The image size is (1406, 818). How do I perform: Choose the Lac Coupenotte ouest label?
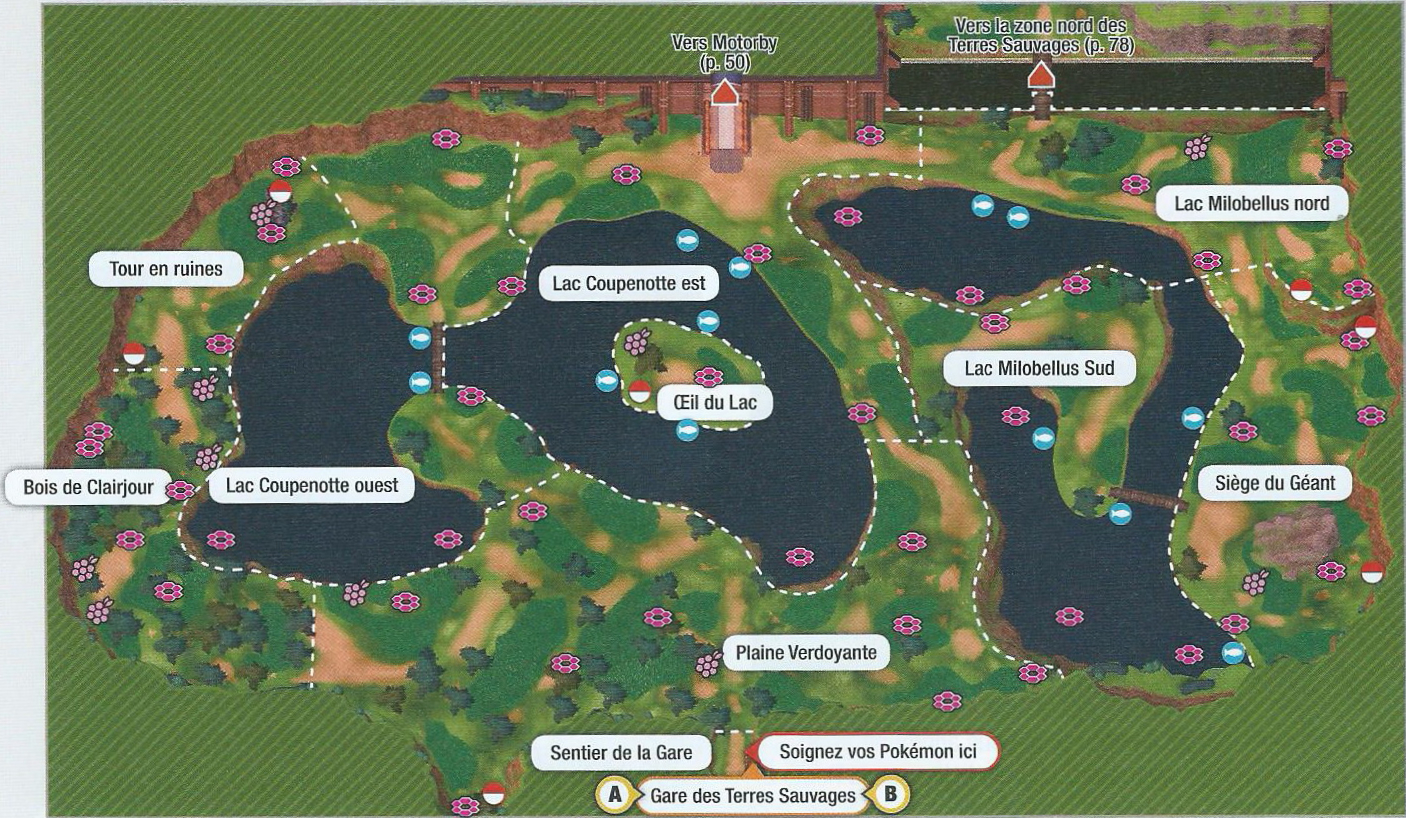[312, 487]
